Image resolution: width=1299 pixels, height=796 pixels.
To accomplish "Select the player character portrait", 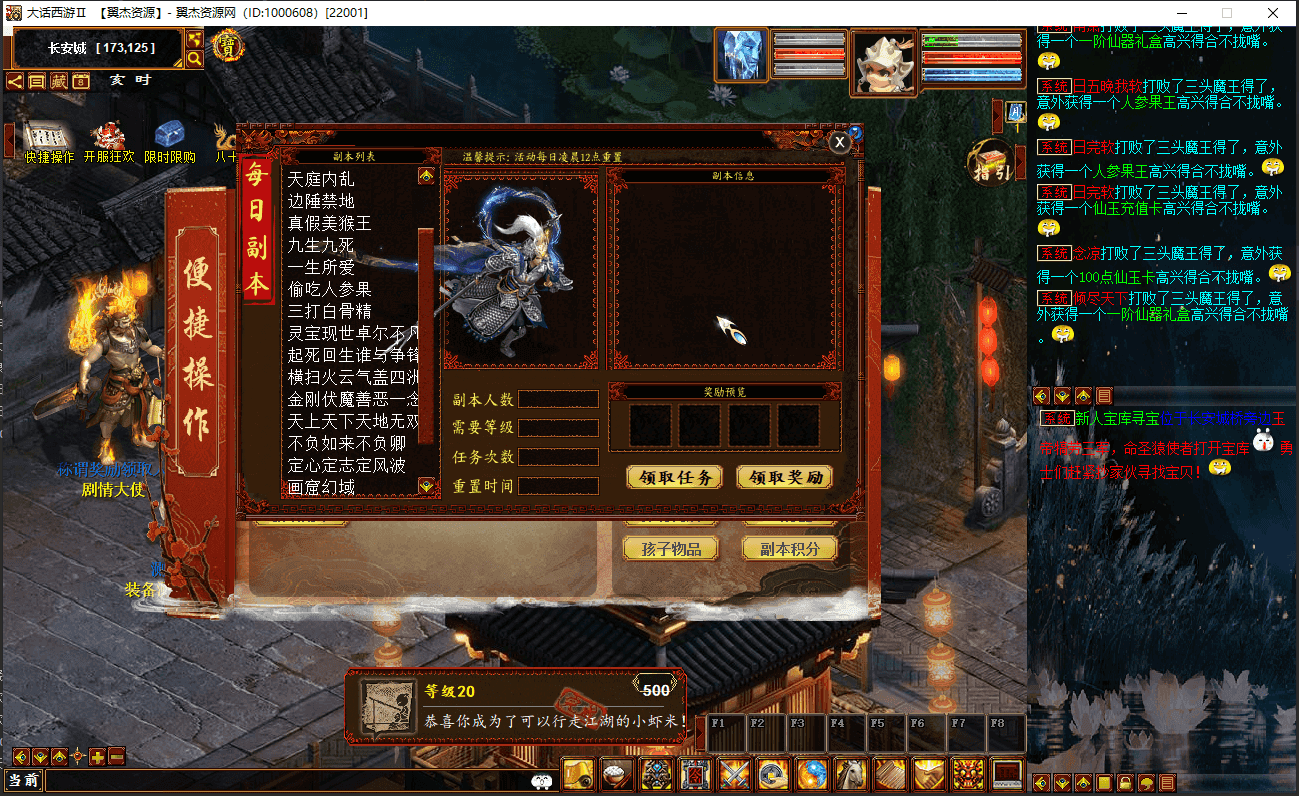I will [883, 62].
